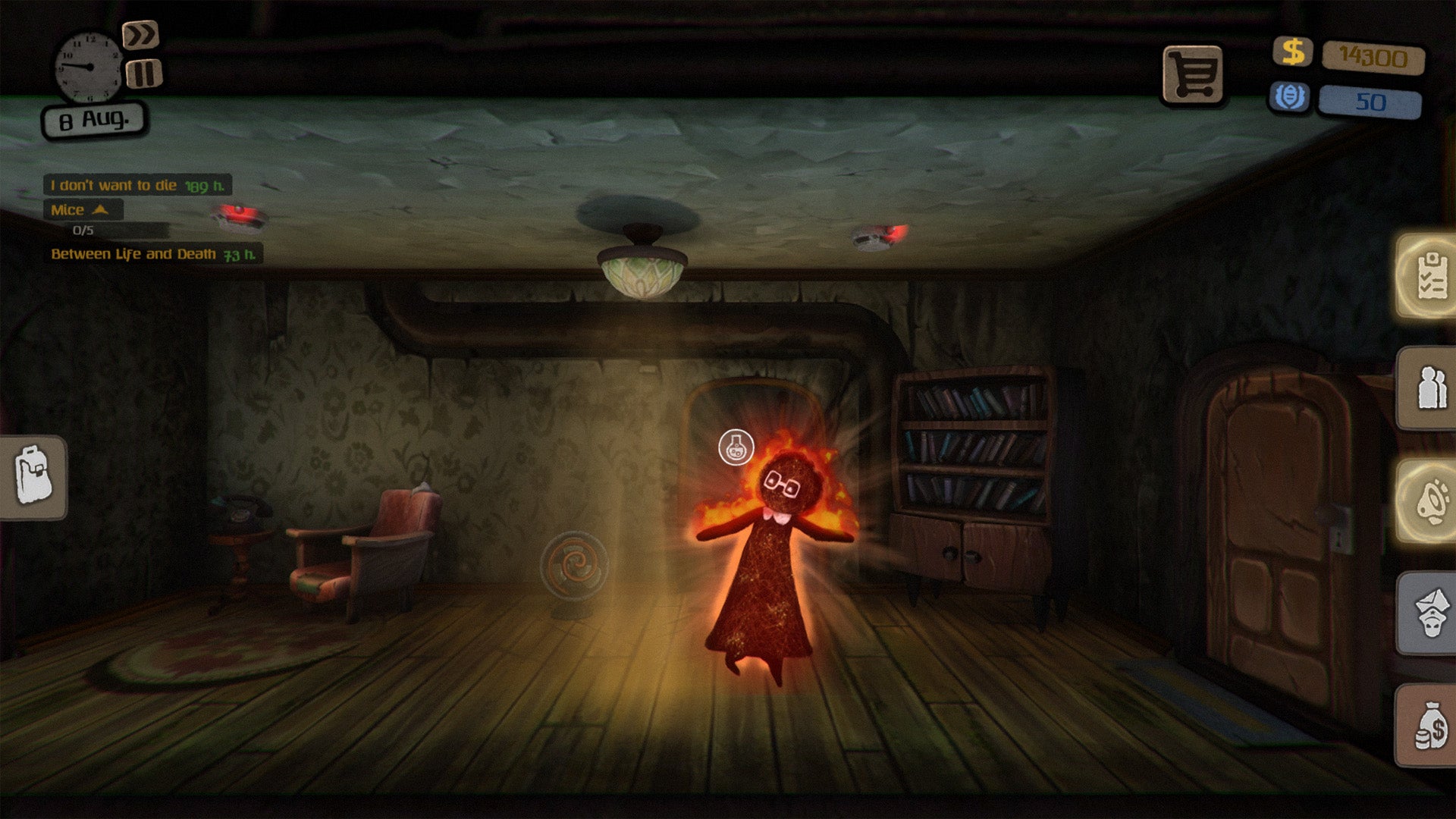
Task: Speed up time with fast-forward button
Action: pyautogui.click(x=140, y=35)
